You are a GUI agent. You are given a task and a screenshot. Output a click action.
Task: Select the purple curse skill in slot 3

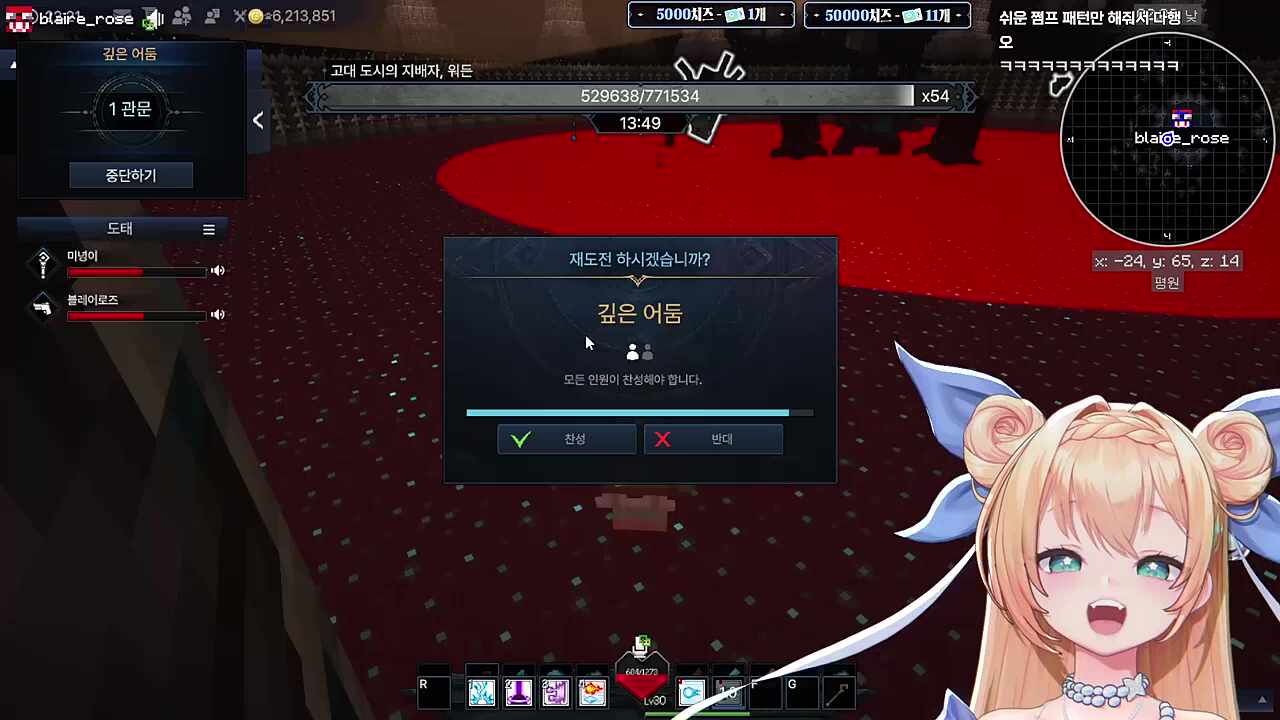click(x=555, y=691)
